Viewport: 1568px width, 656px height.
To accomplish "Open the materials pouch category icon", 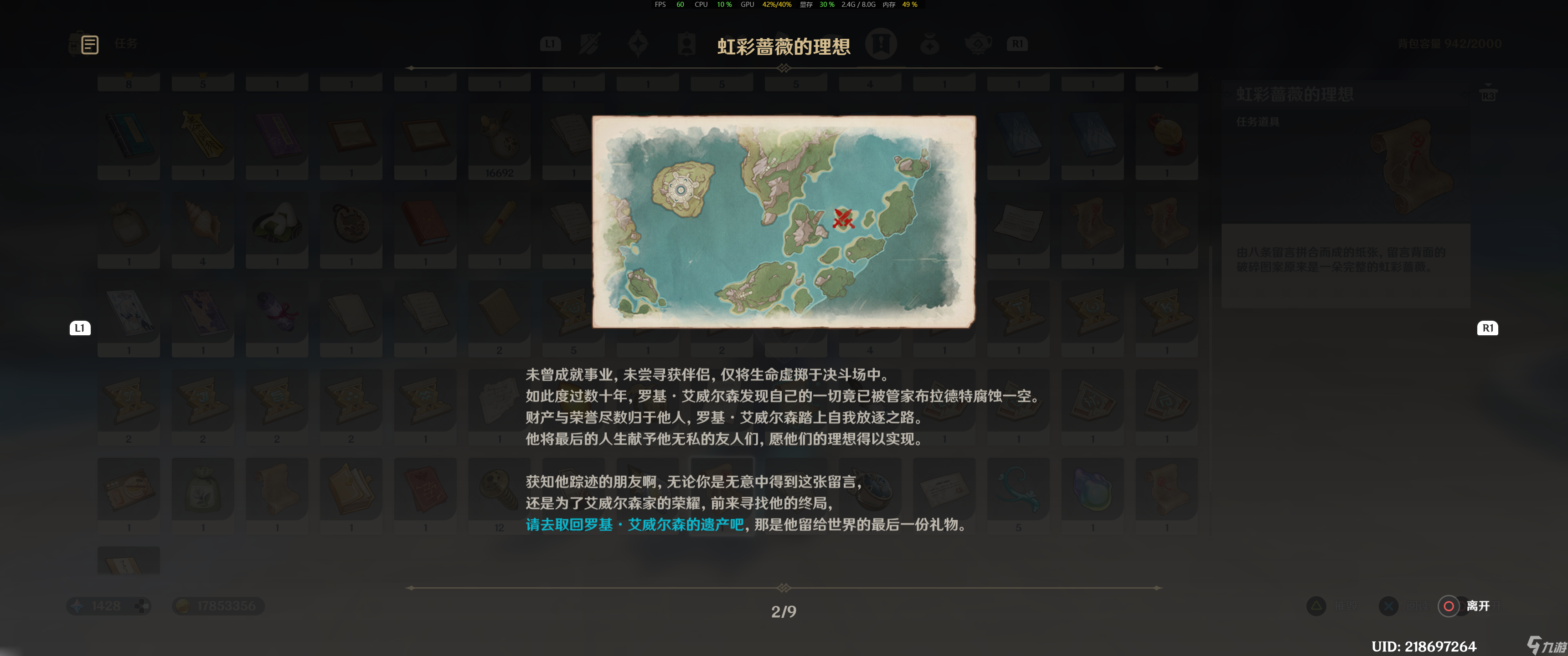I will [x=929, y=44].
